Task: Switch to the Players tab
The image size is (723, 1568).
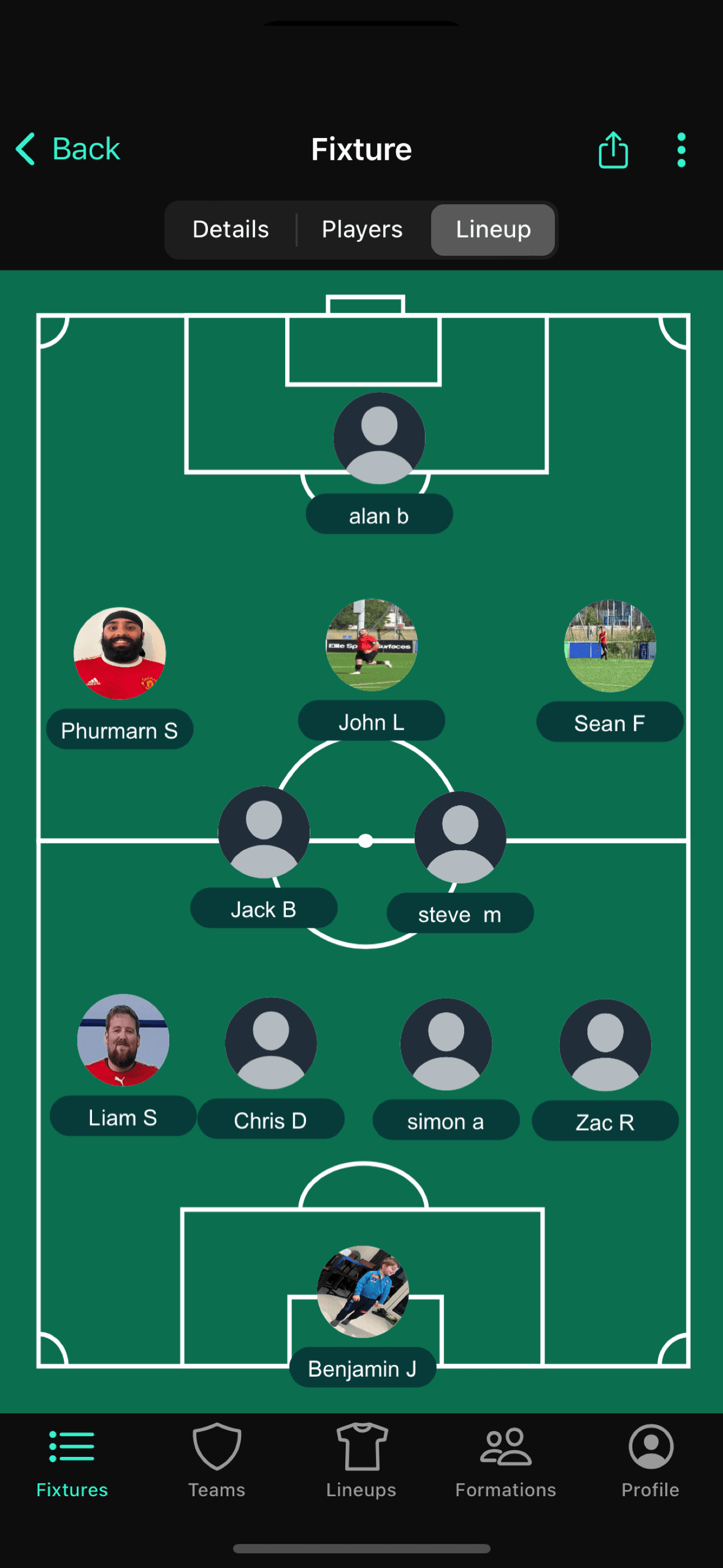Action: pos(361,229)
